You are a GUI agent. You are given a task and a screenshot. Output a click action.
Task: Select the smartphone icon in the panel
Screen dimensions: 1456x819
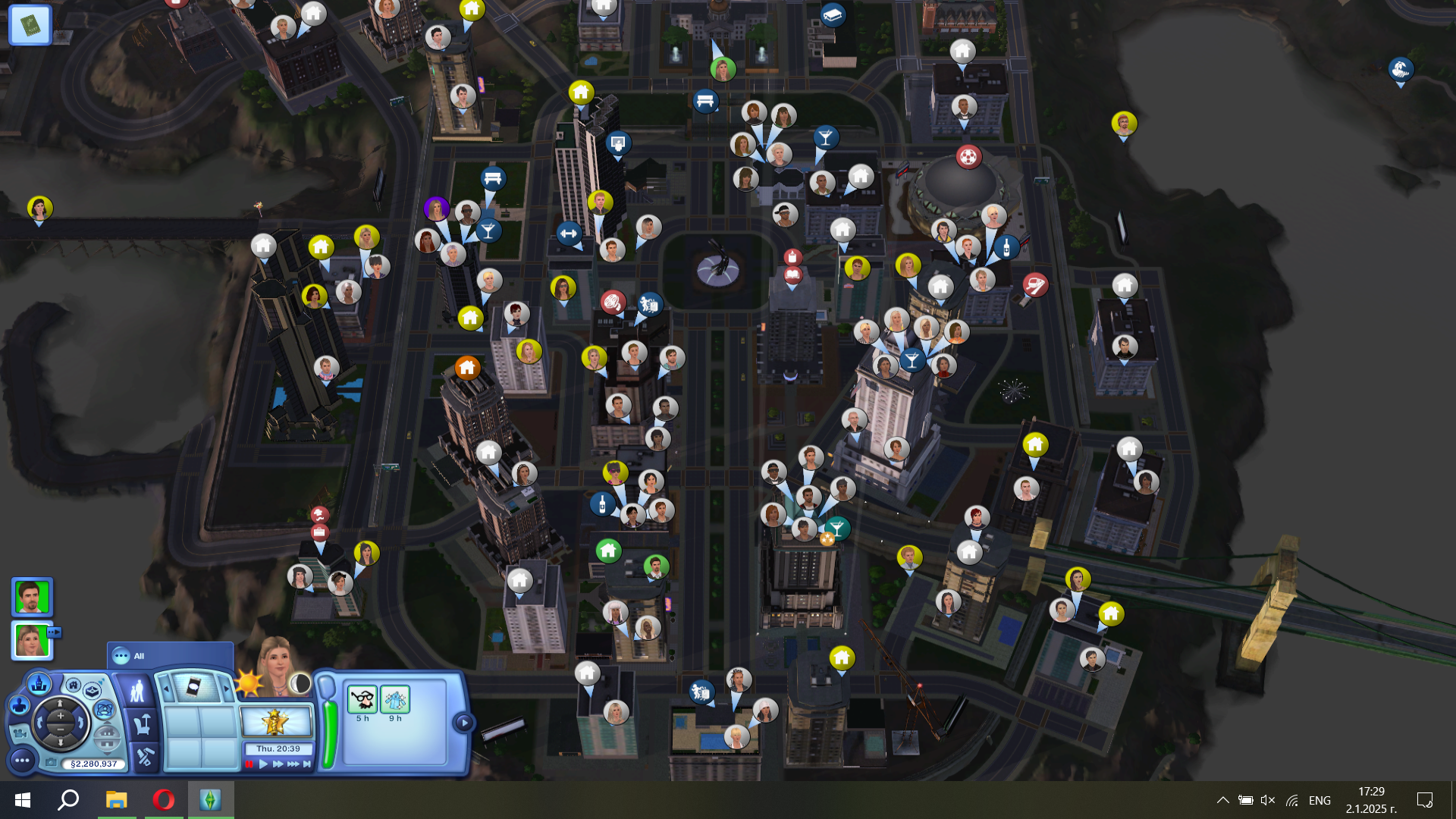[193, 687]
